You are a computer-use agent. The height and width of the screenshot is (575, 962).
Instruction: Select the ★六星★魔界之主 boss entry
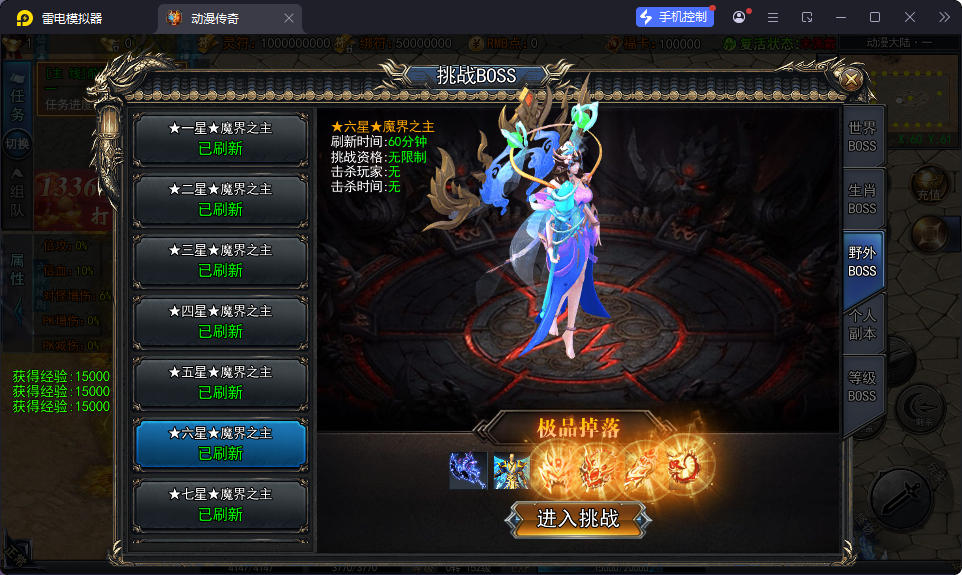pos(221,444)
